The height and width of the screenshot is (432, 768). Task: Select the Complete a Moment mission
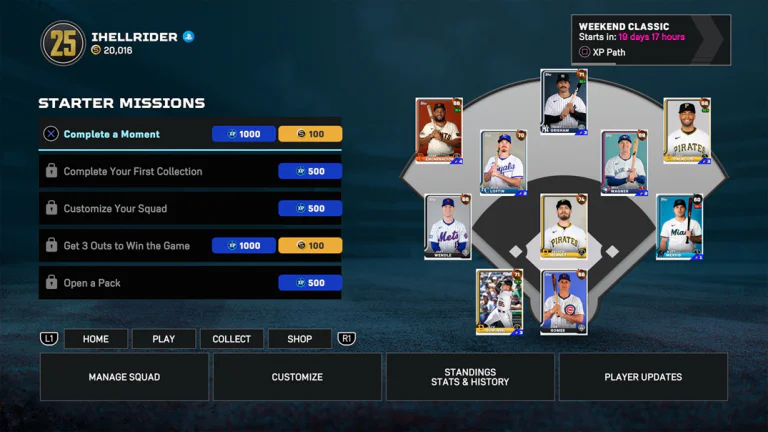pos(190,134)
